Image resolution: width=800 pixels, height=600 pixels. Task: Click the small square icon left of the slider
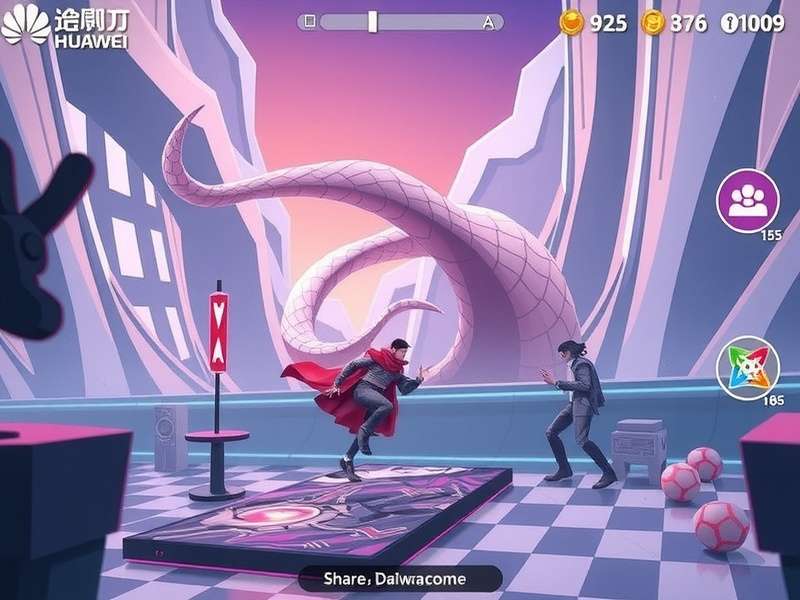pyautogui.click(x=309, y=21)
